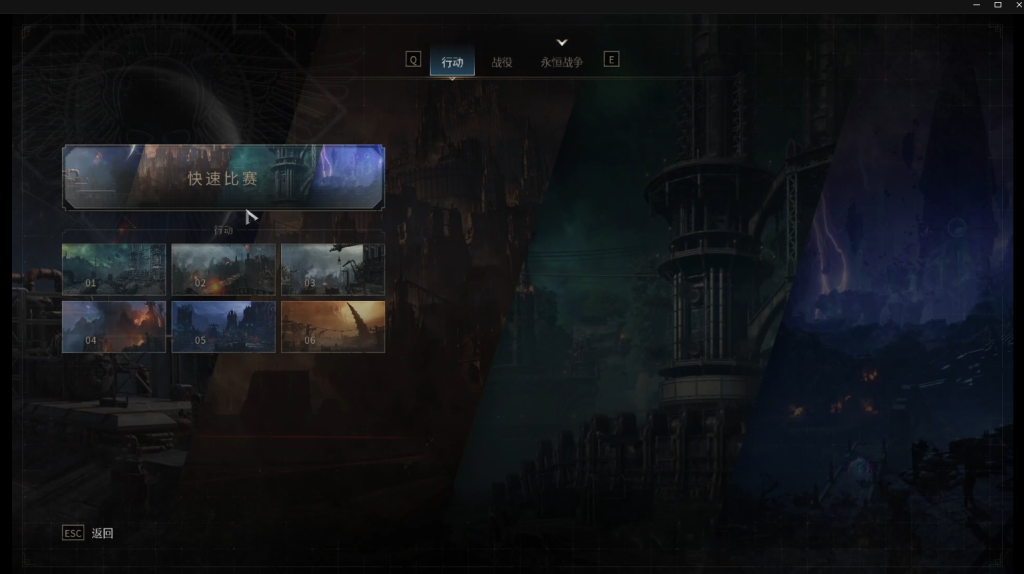Select operation thumbnail 06

pyautogui.click(x=332, y=327)
